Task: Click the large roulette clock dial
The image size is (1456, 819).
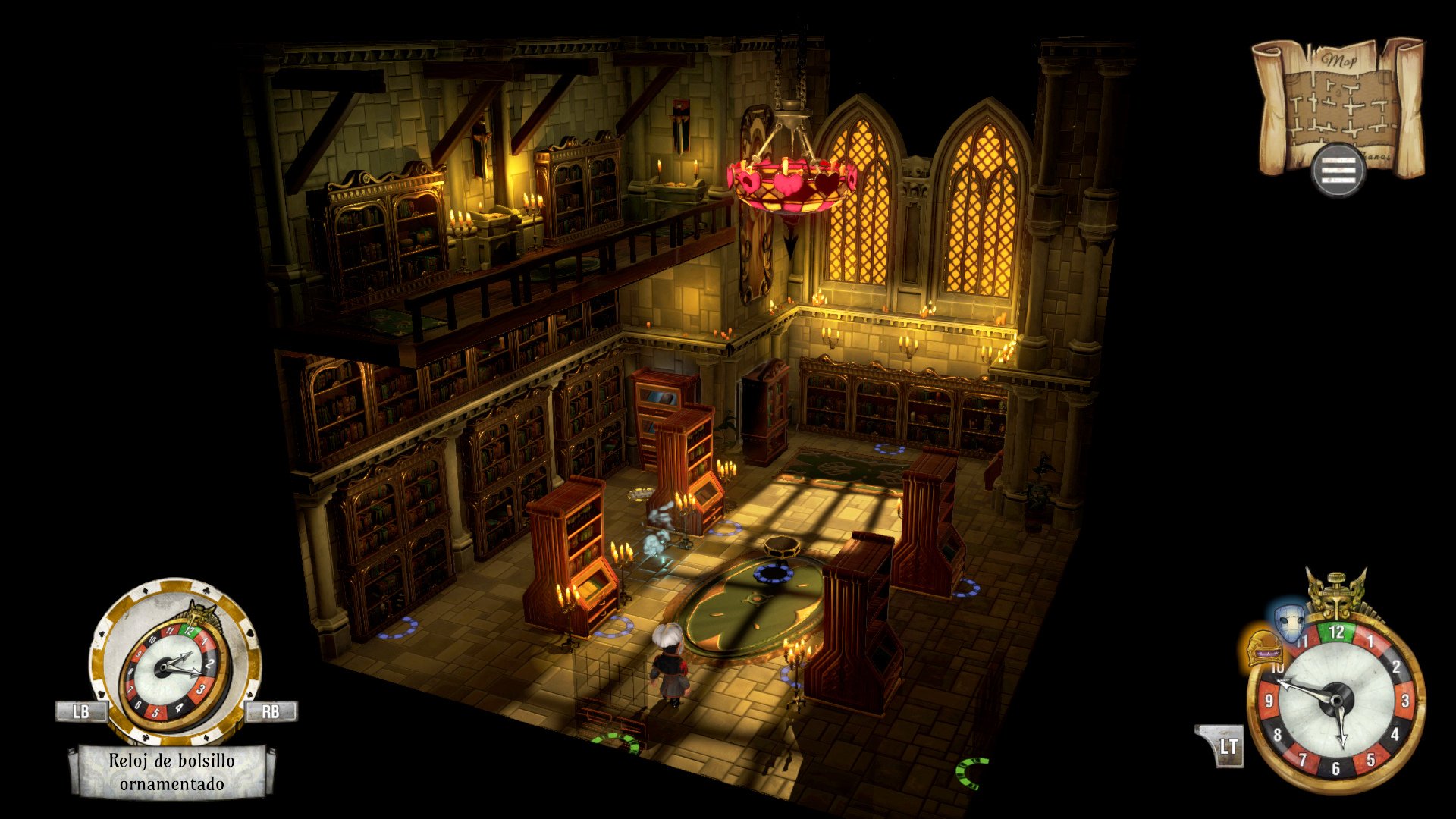Action: 1335,701
